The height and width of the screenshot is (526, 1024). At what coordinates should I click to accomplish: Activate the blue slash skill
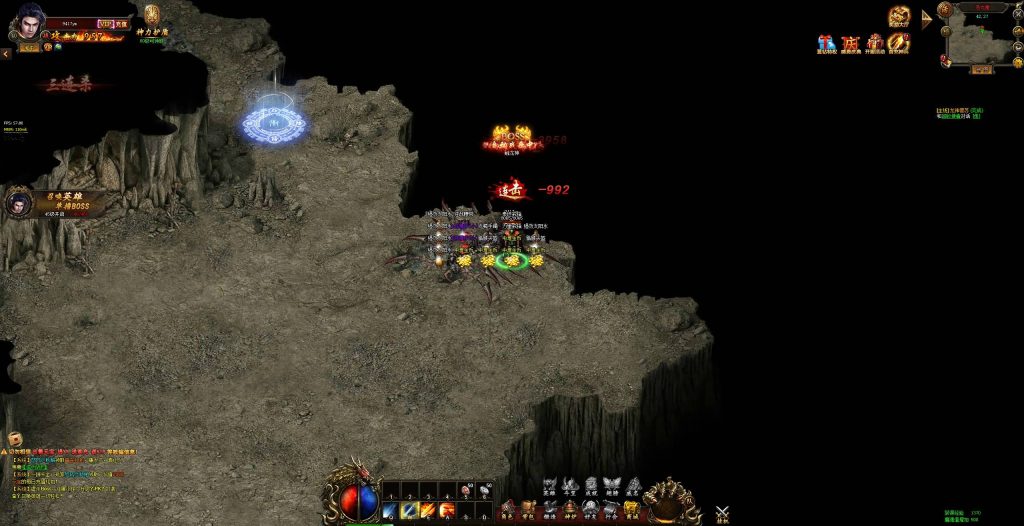390,511
